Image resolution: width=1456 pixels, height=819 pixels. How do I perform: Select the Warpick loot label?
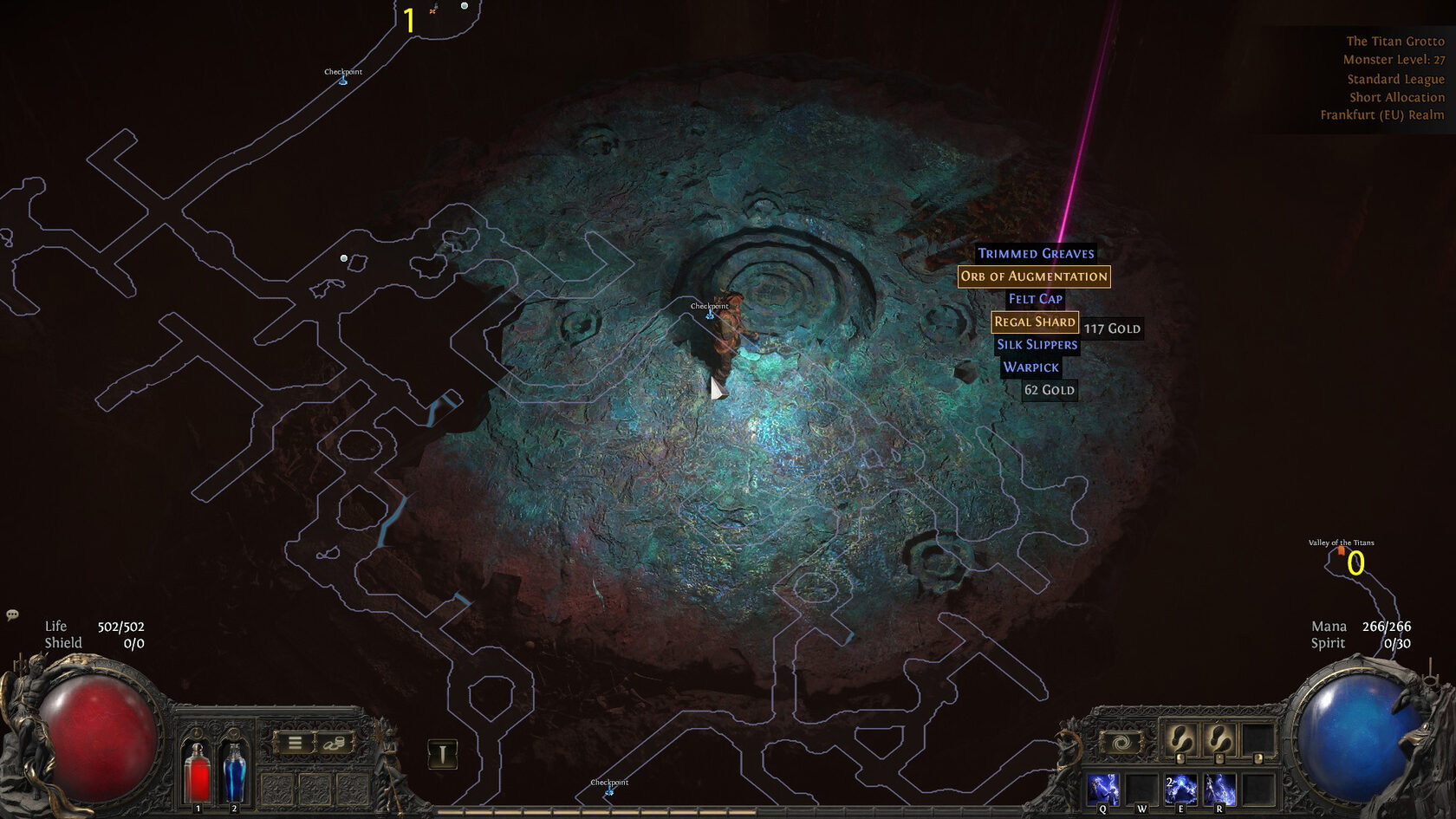(1030, 367)
